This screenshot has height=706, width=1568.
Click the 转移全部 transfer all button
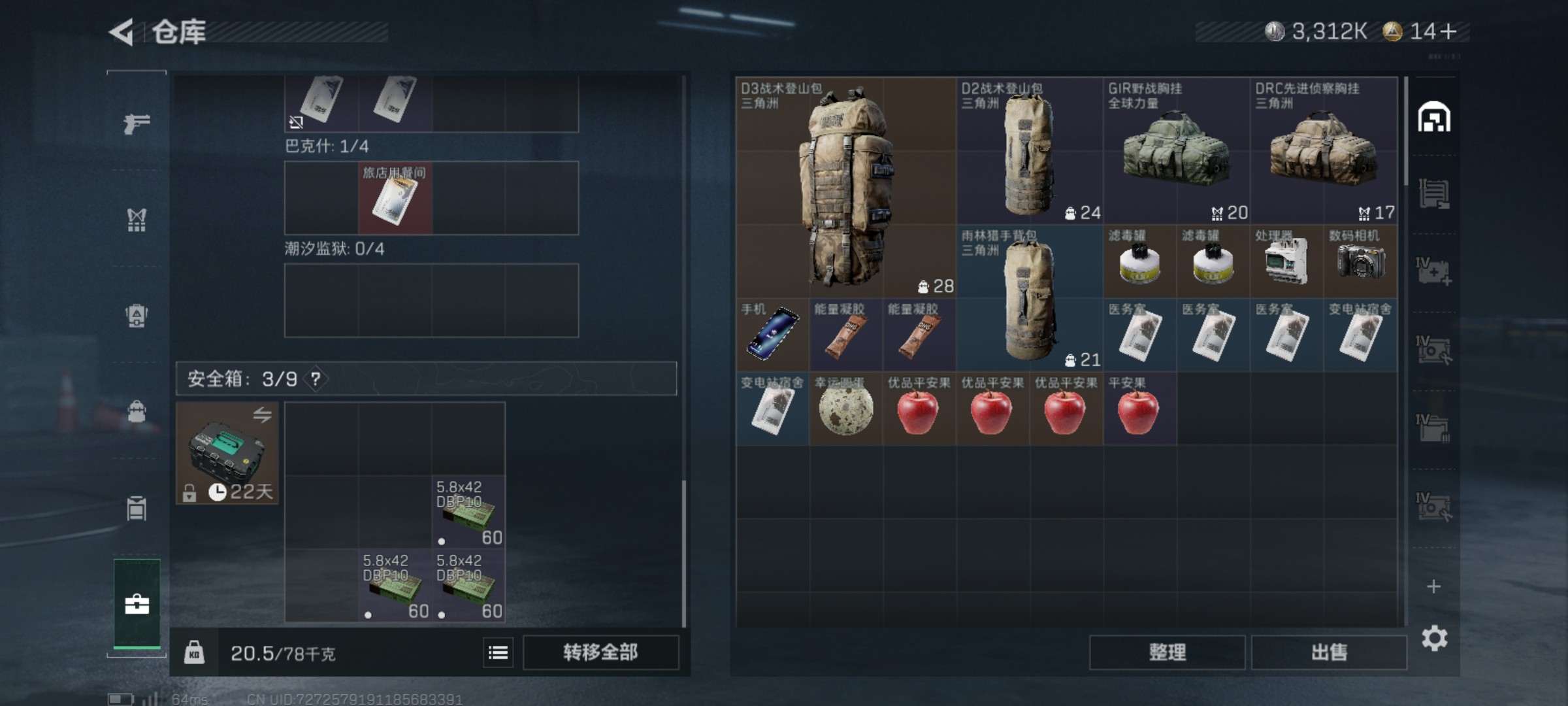click(600, 652)
